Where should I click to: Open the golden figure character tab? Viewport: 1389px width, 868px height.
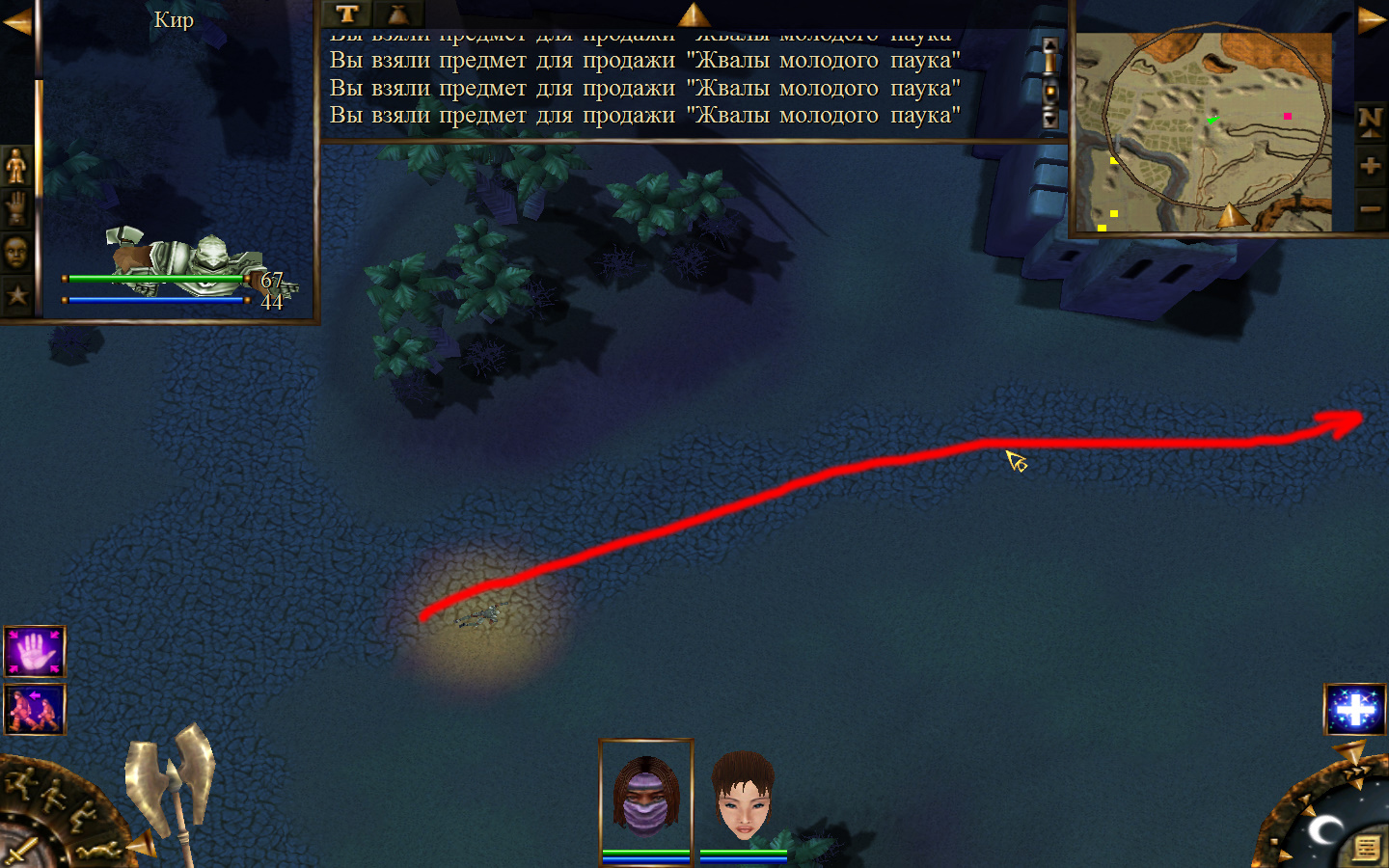click(16, 166)
